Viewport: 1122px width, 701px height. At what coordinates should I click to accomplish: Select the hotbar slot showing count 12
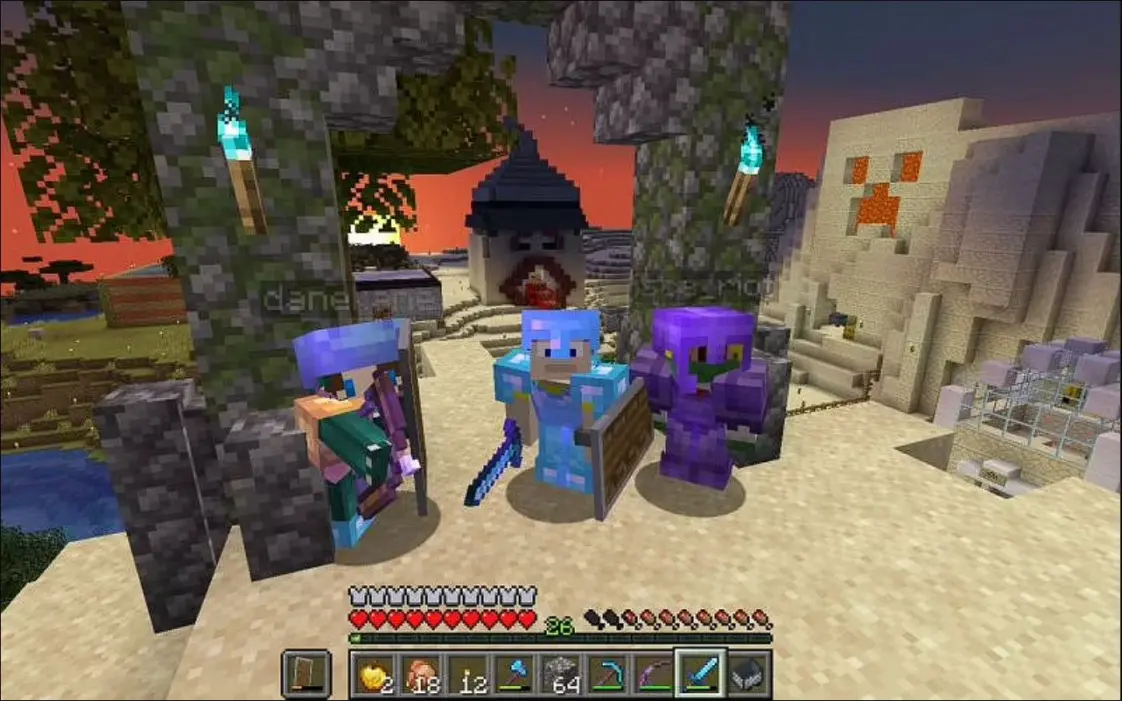466,674
